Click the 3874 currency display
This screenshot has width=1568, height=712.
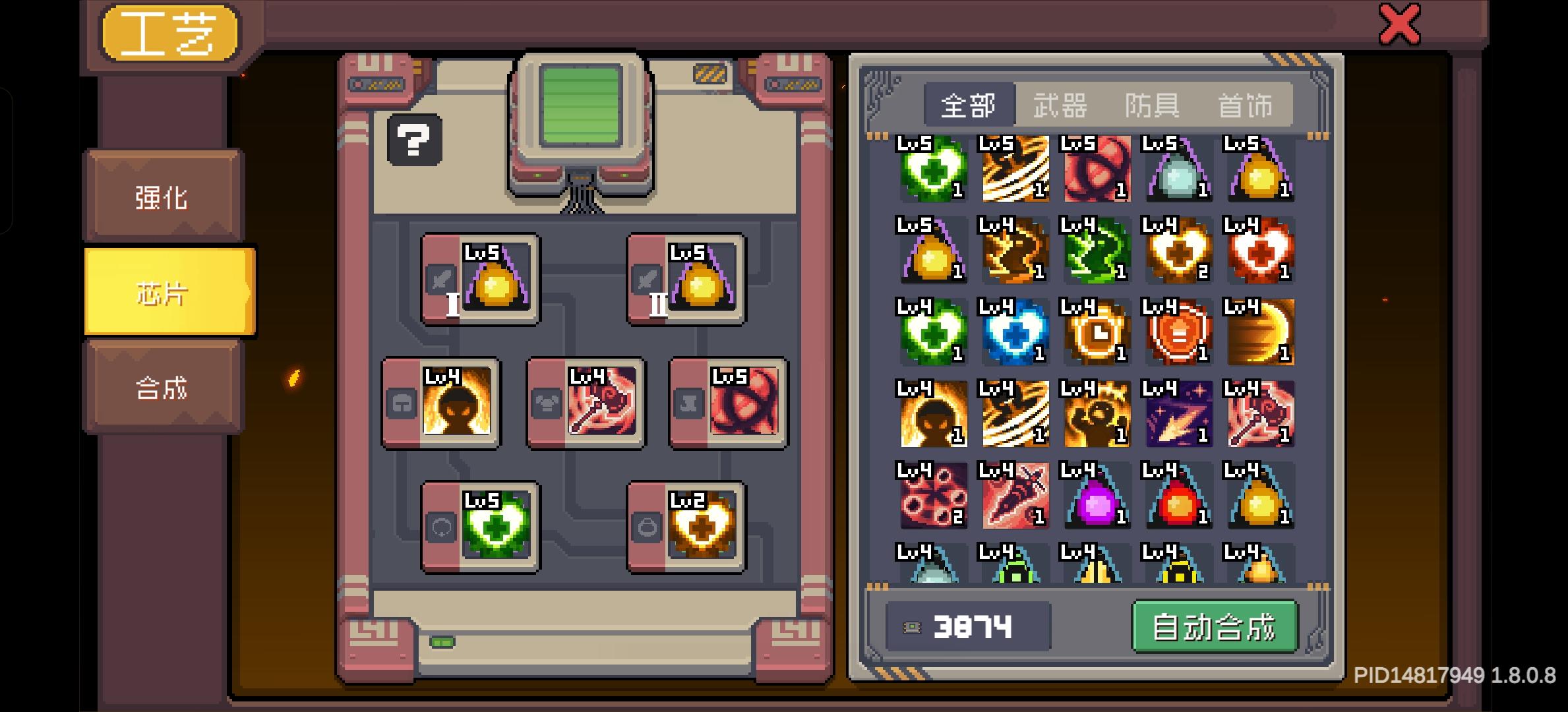(969, 627)
